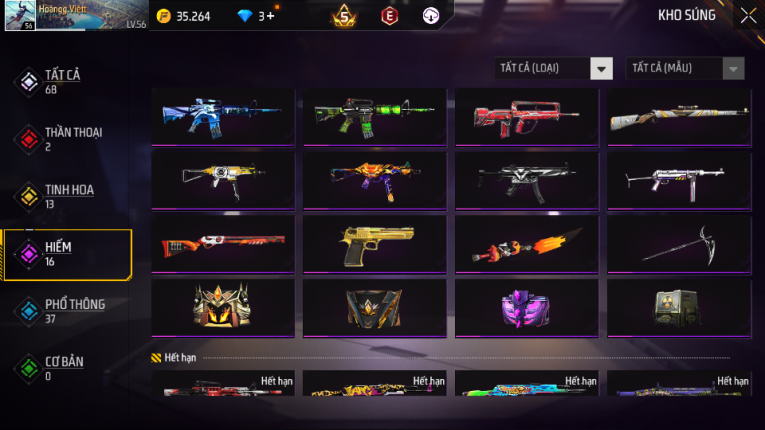Open the TINH HOA rarity tab
Image resolution: width=765 pixels, height=430 pixels.
click(x=65, y=196)
